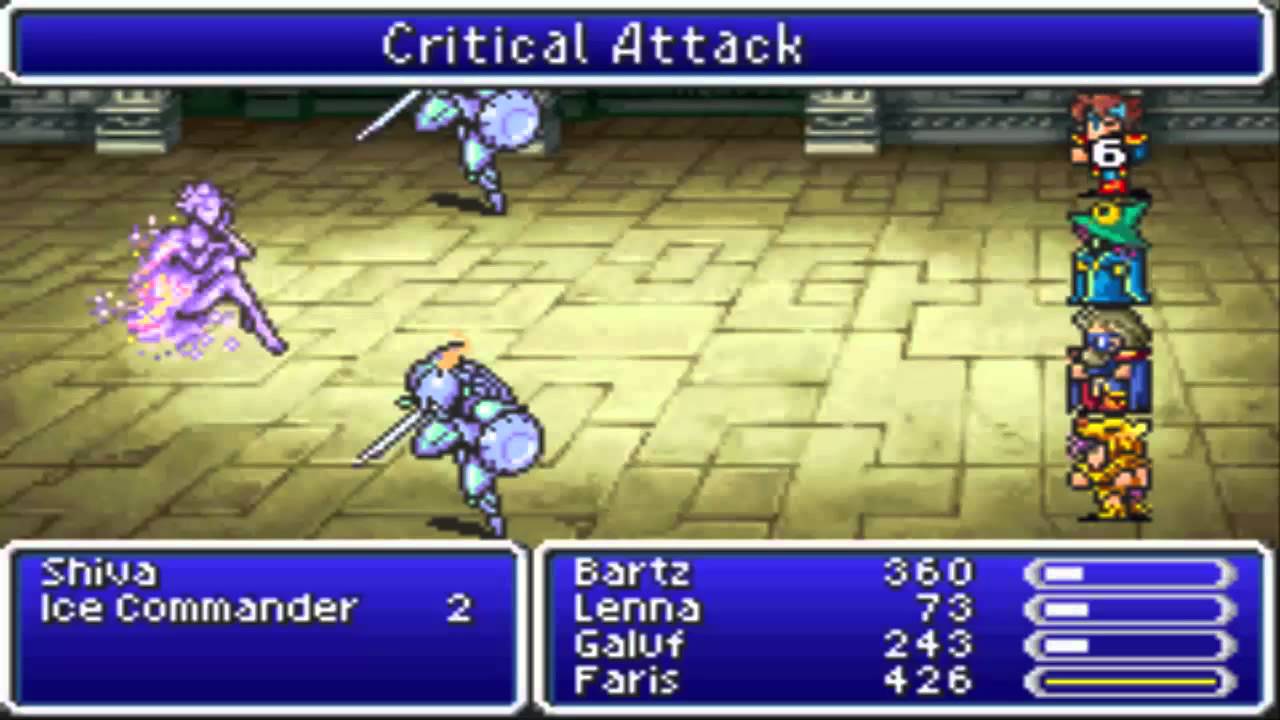Choose Ice Commander in the enemy list
Image resolution: width=1280 pixels, height=720 pixels.
198,609
